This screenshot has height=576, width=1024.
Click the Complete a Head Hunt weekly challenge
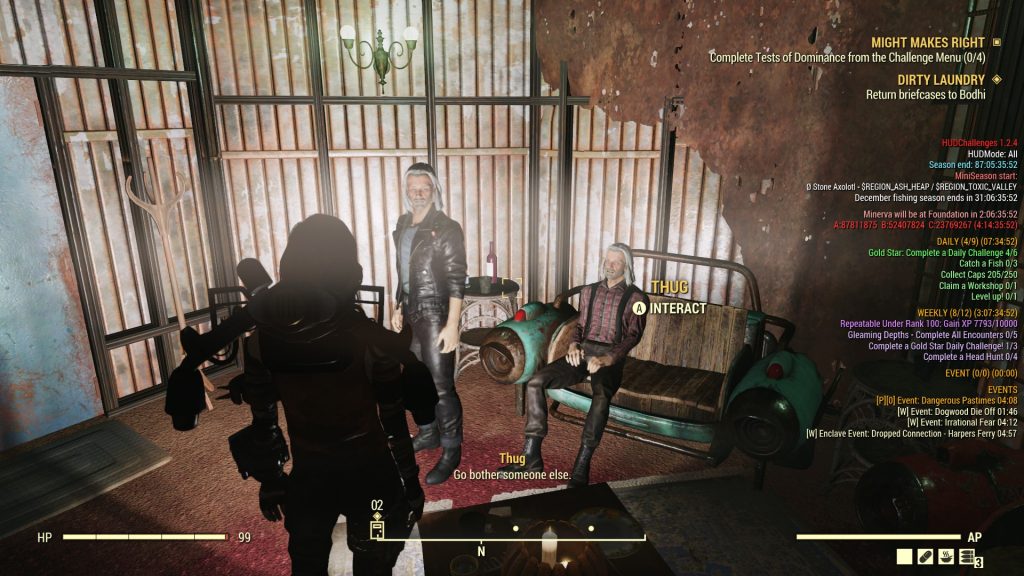pyautogui.click(x=970, y=357)
